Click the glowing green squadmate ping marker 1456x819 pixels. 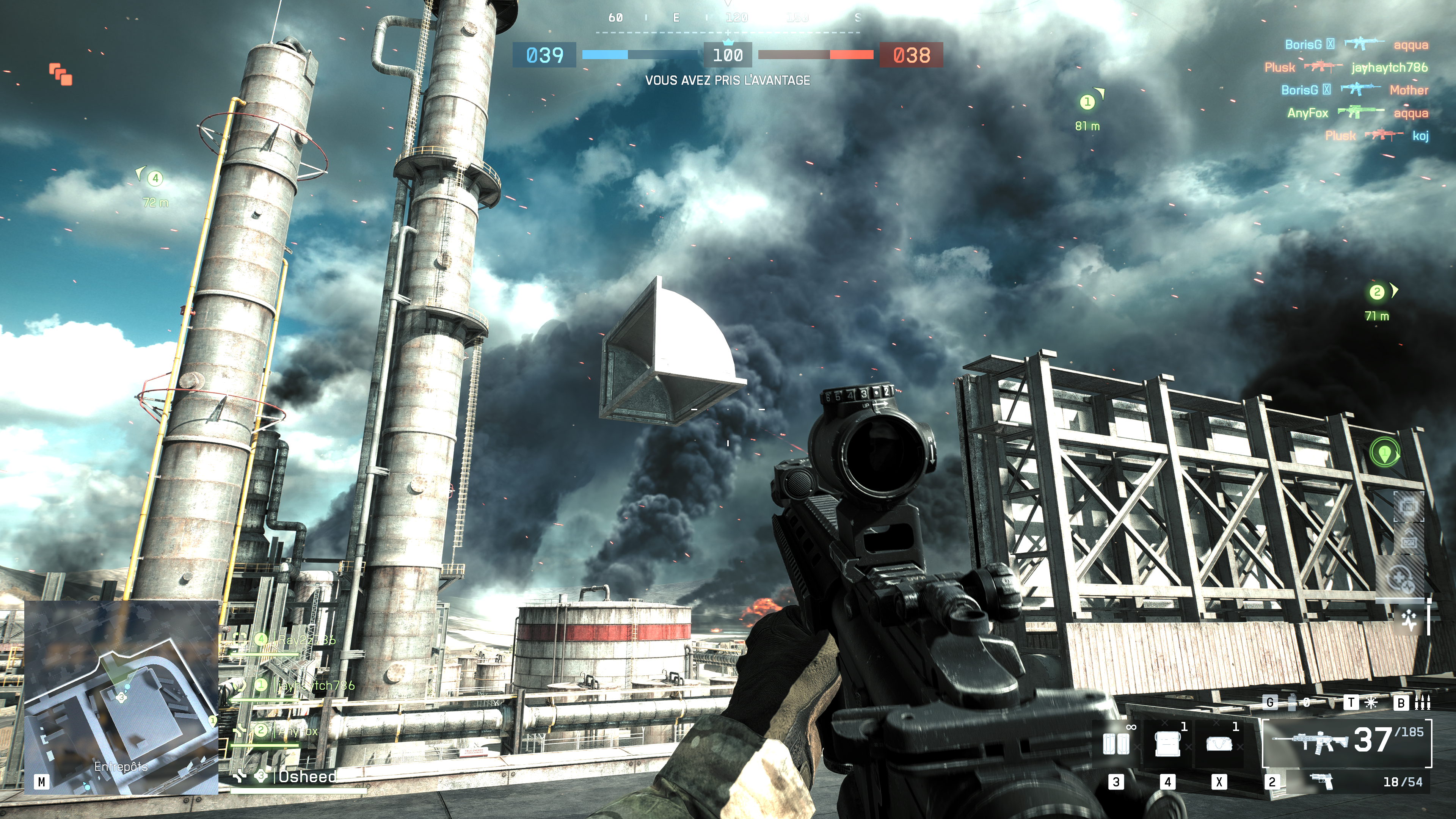pyautogui.click(x=1384, y=453)
